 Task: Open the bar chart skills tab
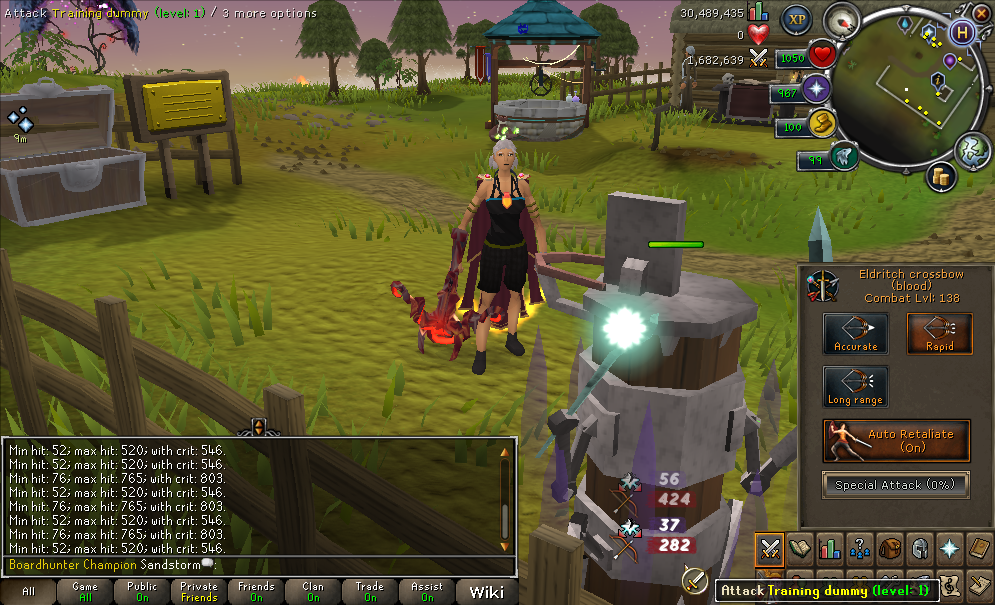(829, 547)
